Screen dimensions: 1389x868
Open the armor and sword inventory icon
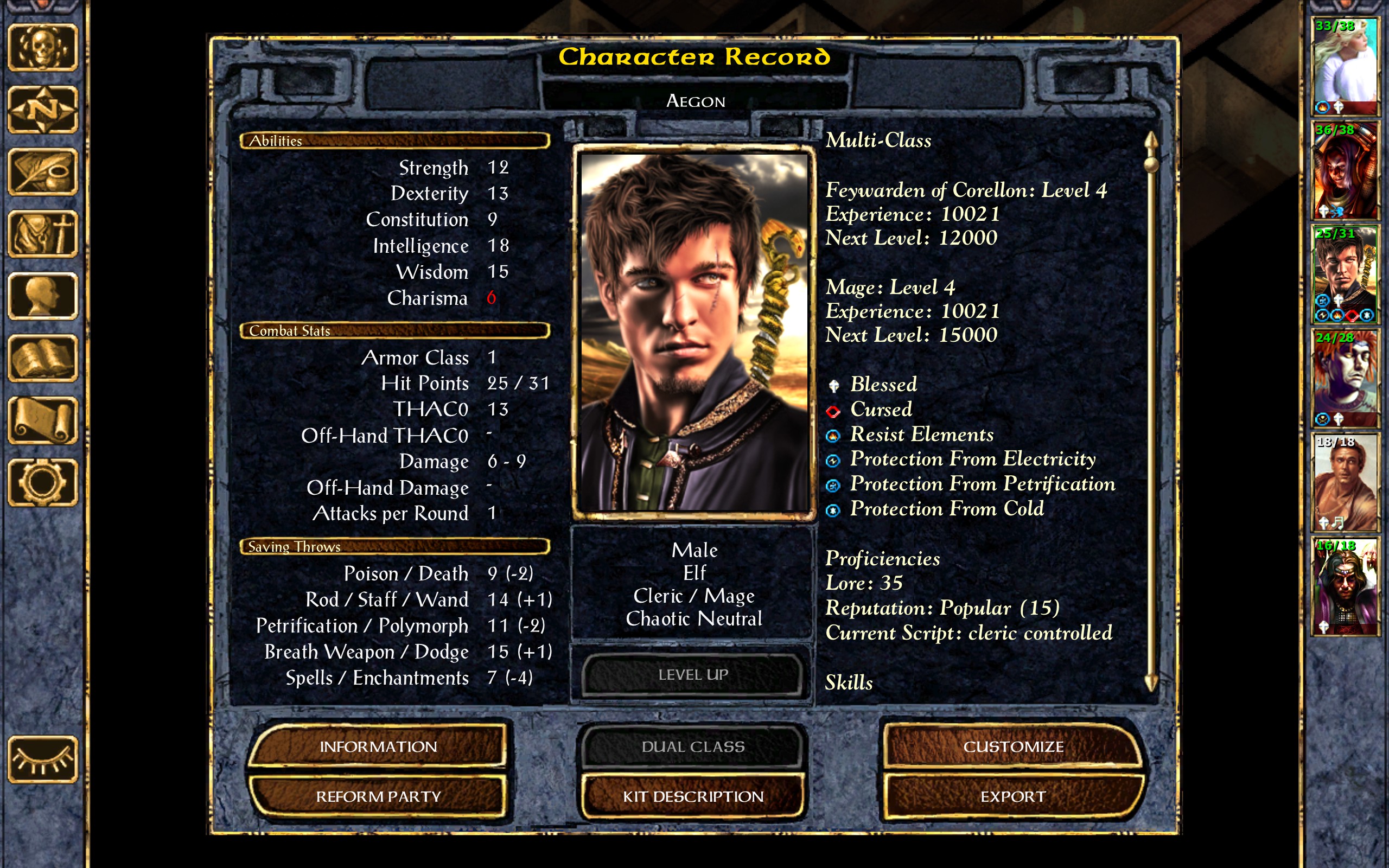coord(42,234)
